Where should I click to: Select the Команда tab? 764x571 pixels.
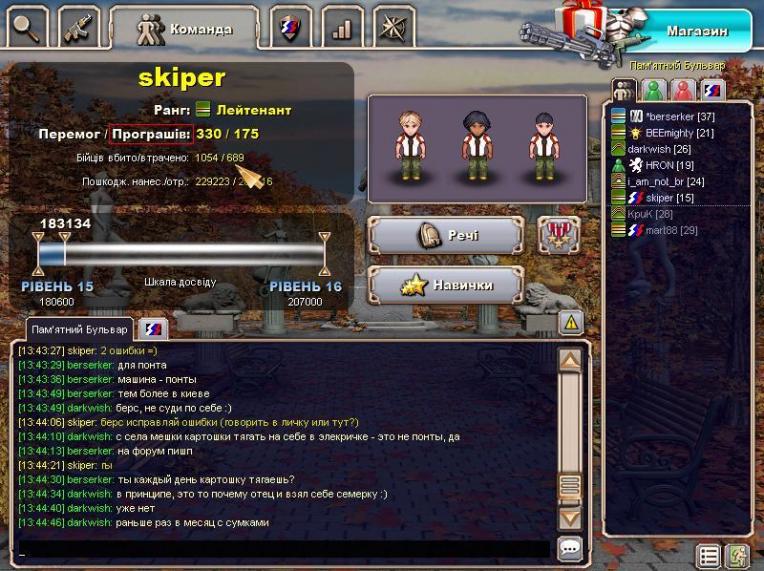click(184, 28)
